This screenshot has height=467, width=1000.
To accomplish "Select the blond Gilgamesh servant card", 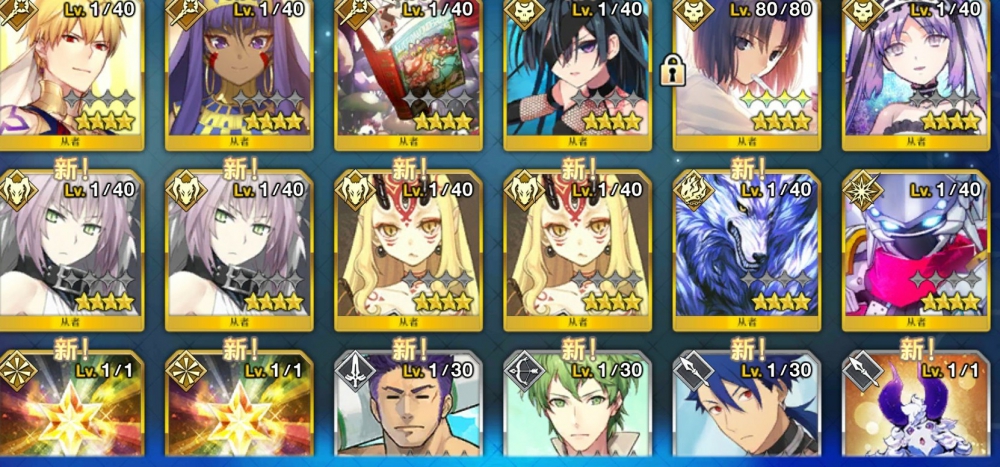I will point(72,70).
